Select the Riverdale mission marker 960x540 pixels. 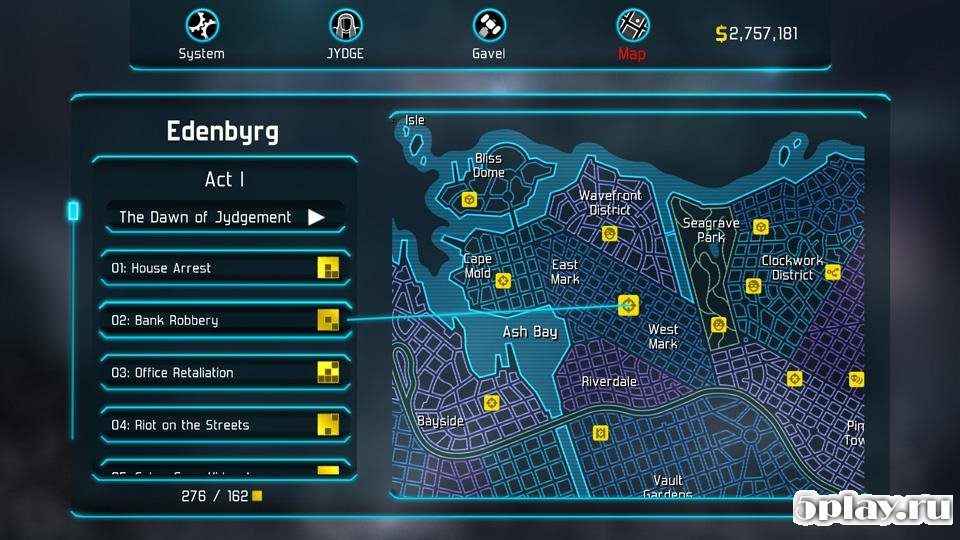point(600,432)
